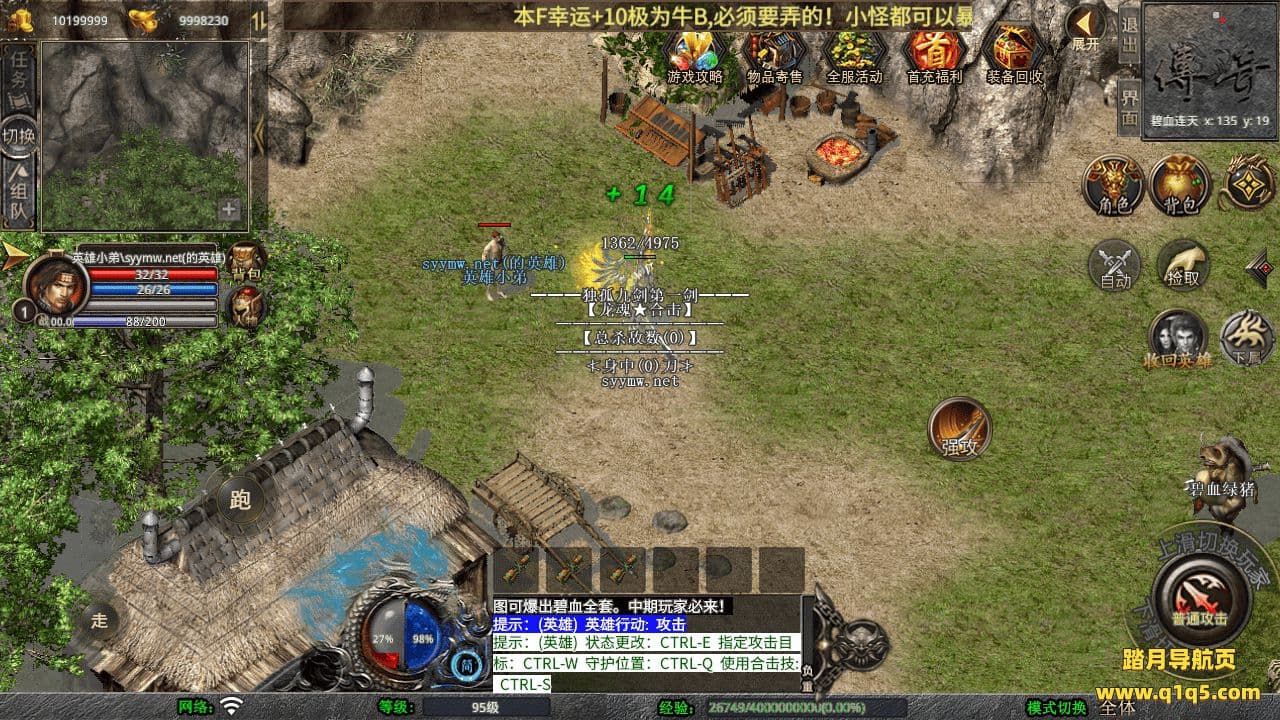The height and width of the screenshot is (720, 1280).
Task: Use the 普通攻击 normal attack button
Action: tap(1199, 598)
